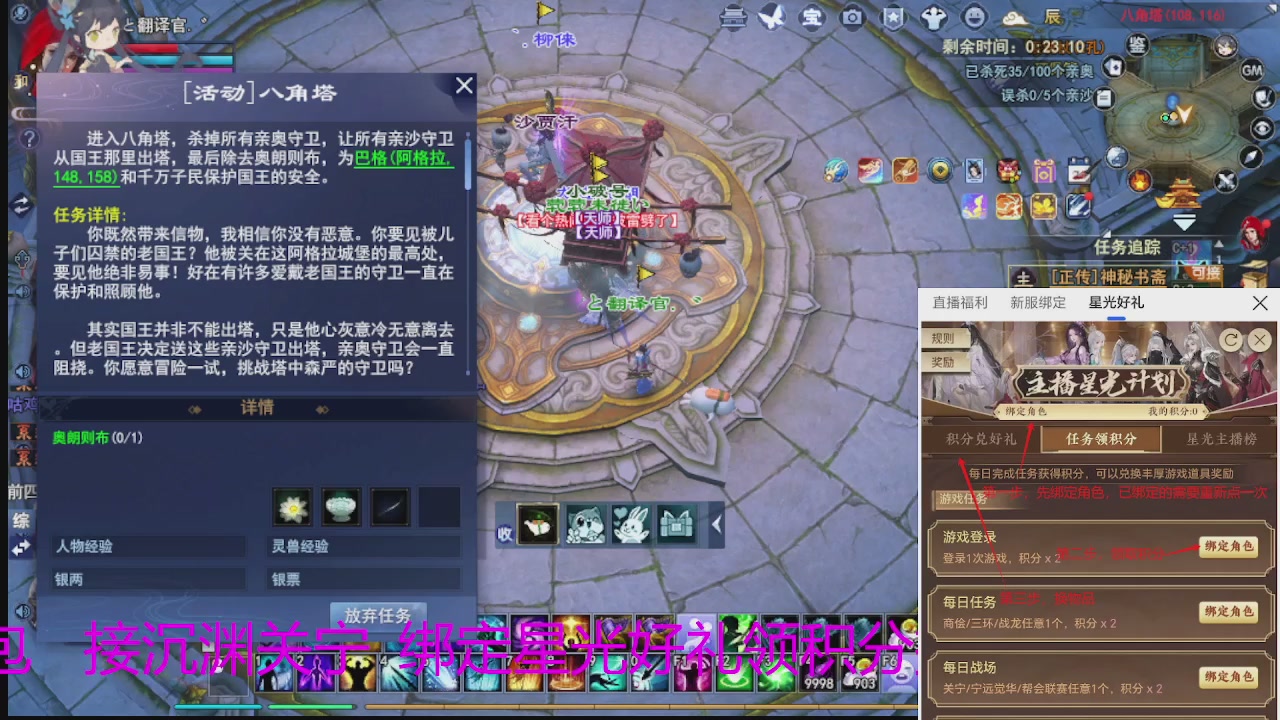Viewport: 1280px width, 720px height.
Task: Open the camera/screenshot icon in top toolbar
Action: tap(853, 17)
